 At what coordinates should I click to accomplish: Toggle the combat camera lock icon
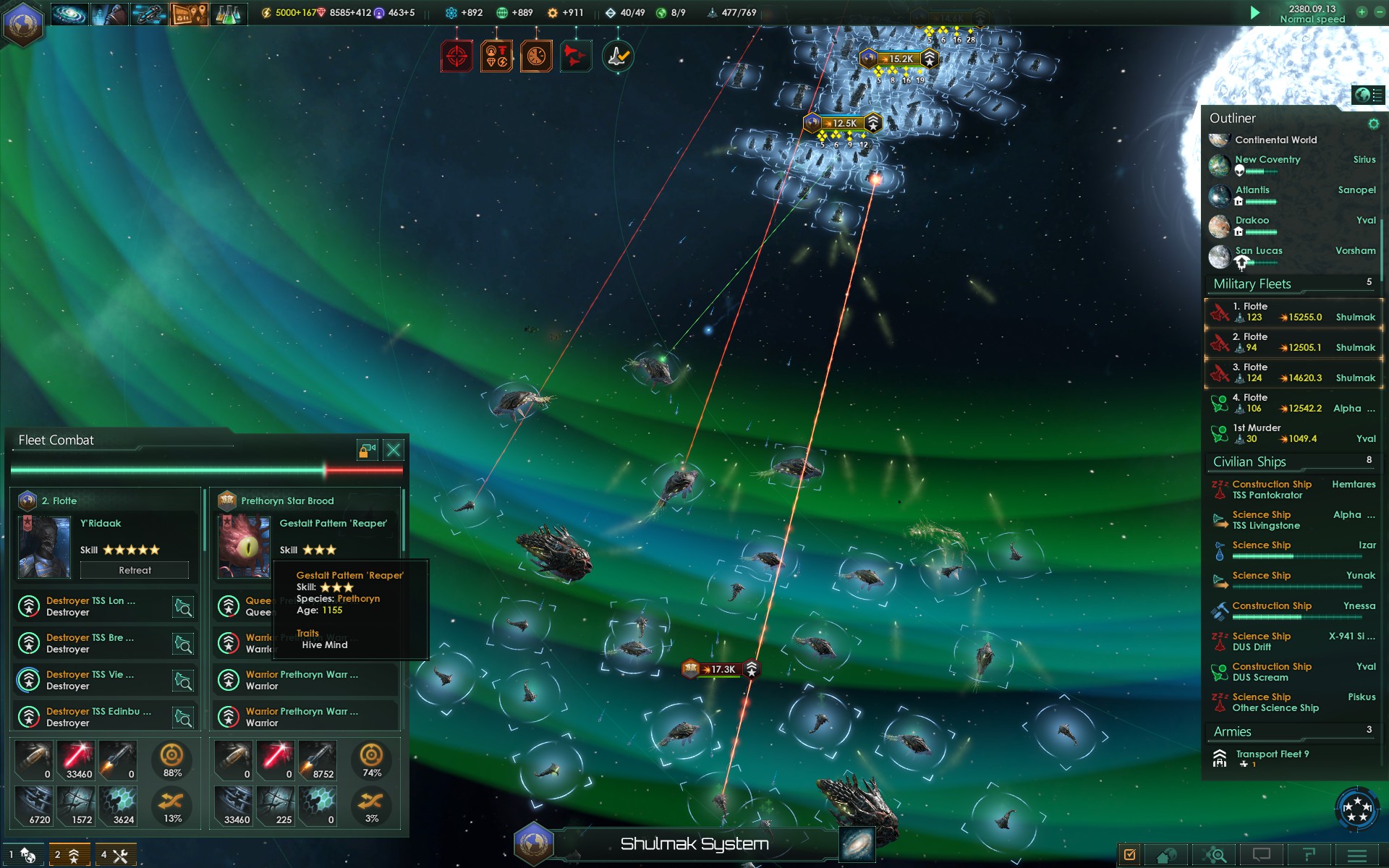367,451
